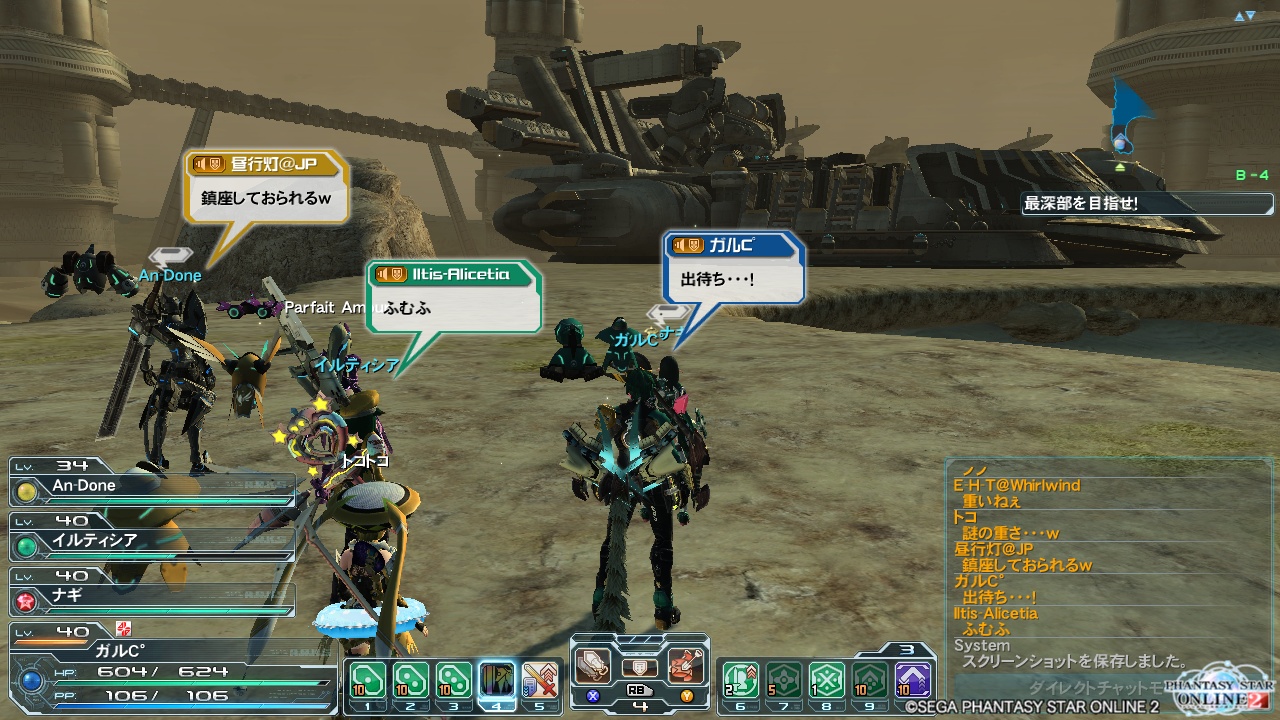This screenshot has height=720, width=1280.
Task: Select the dimmed green item in slot 9
Action: [x=869, y=680]
